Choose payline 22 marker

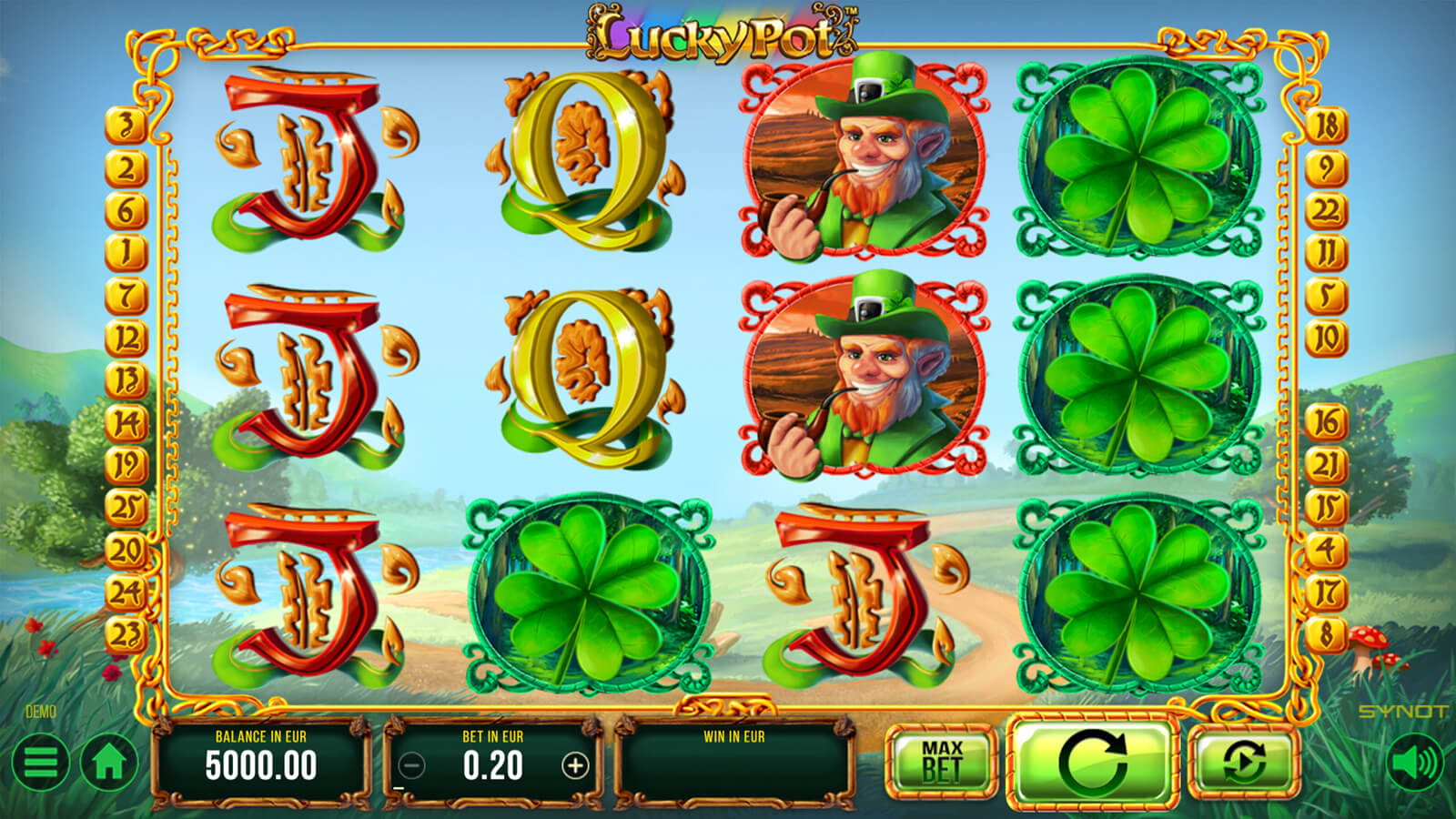point(1326,210)
